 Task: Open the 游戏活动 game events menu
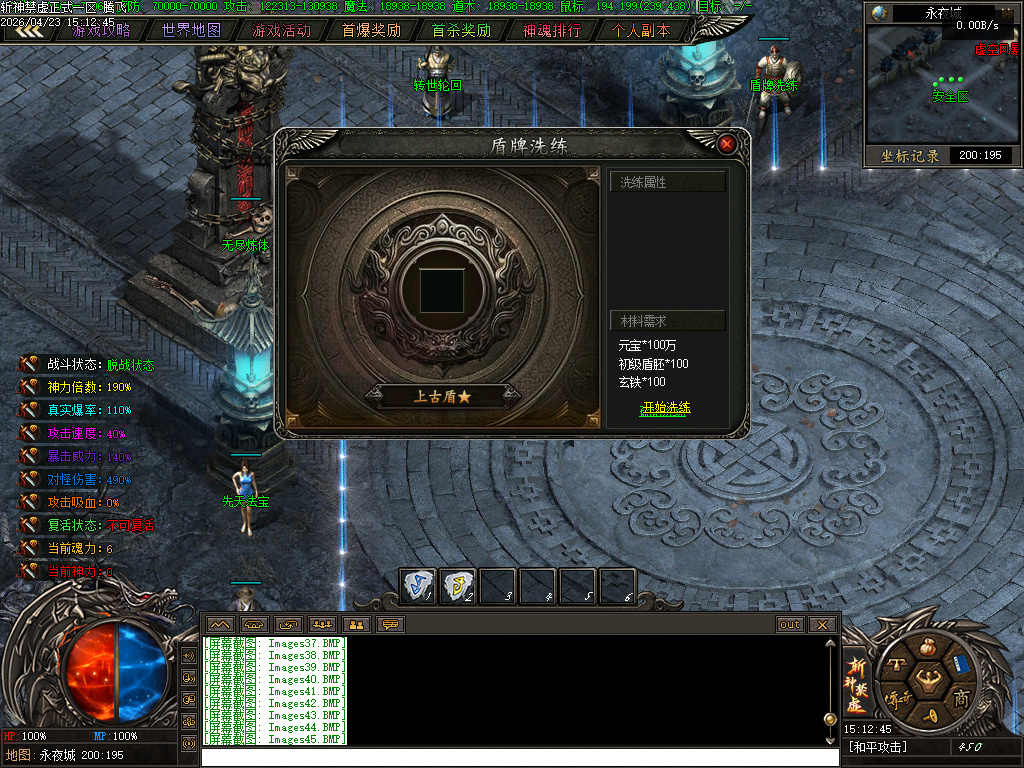coord(281,30)
